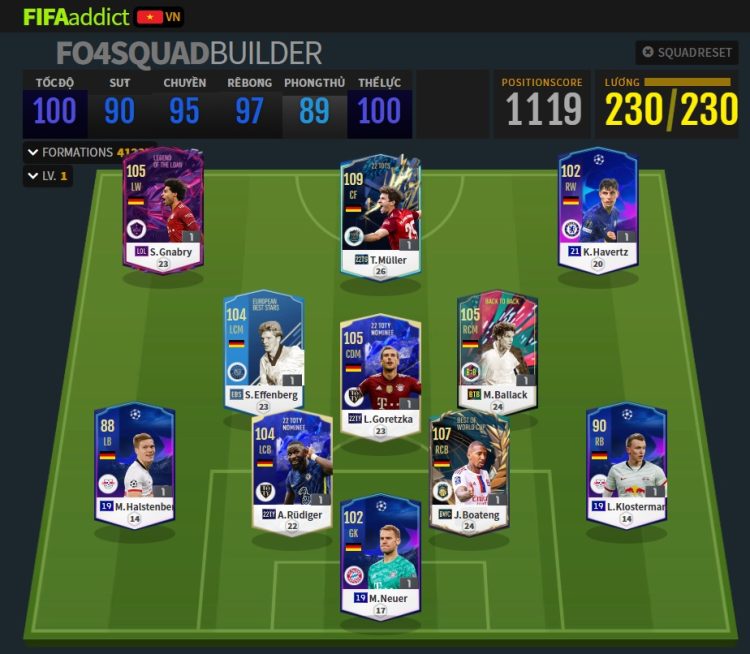The width and height of the screenshot is (750, 654).
Task: Reset the squad with SQUADRESET
Action: [x=688, y=52]
